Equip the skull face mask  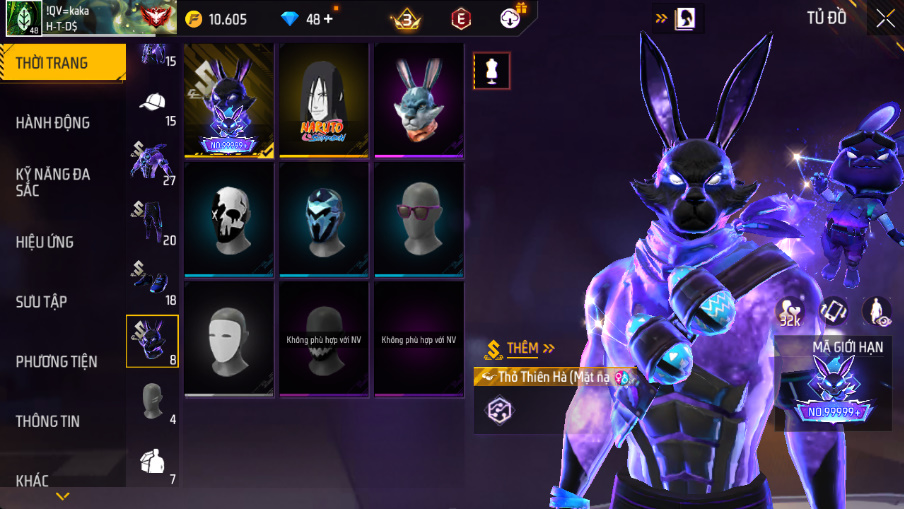pos(228,219)
